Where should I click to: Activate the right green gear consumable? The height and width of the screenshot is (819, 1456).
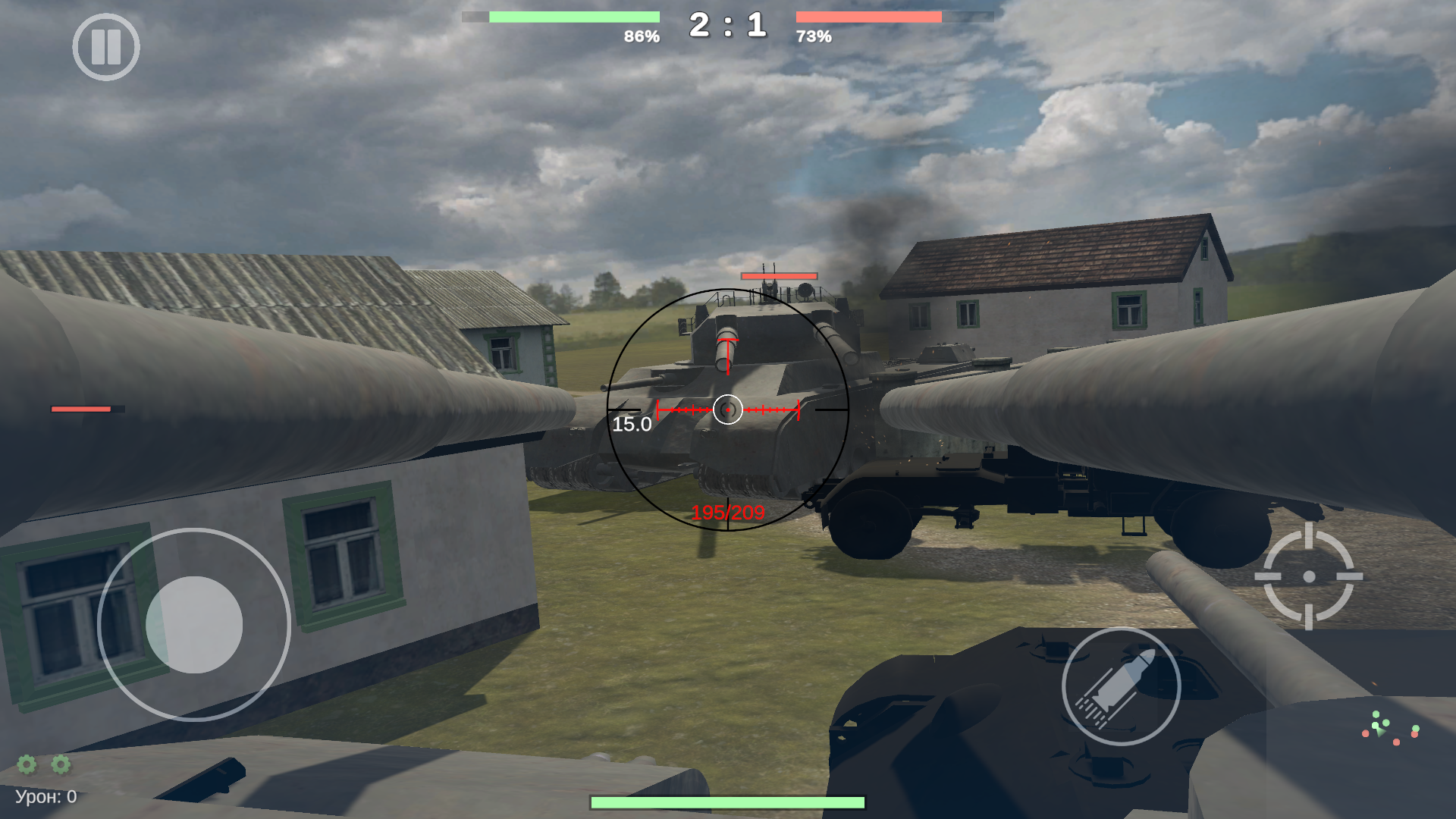60,766
